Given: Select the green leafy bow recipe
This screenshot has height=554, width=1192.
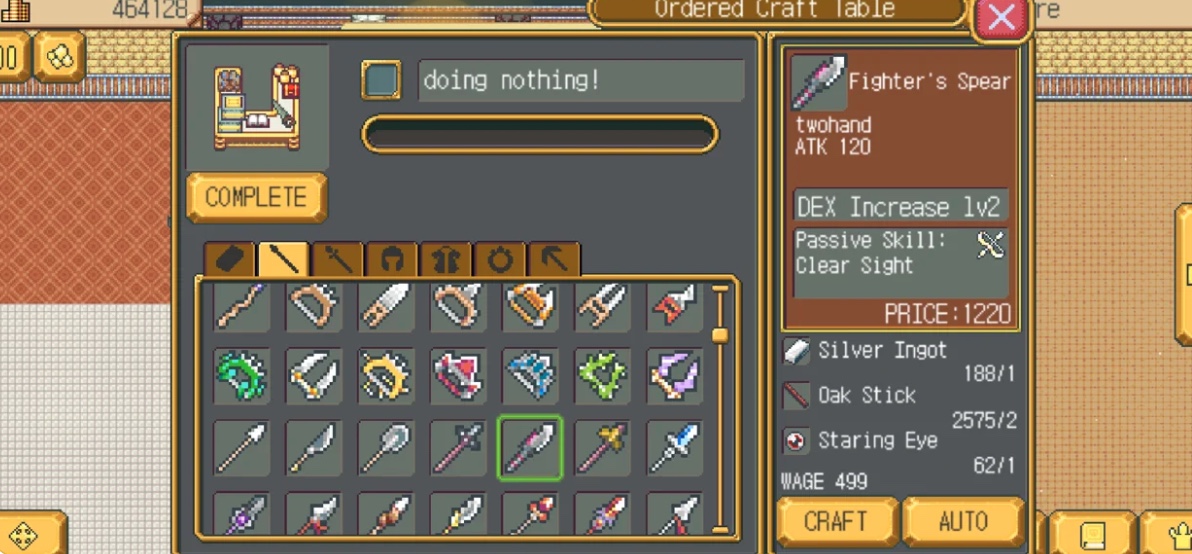Looking at the screenshot, I should click(x=602, y=376).
